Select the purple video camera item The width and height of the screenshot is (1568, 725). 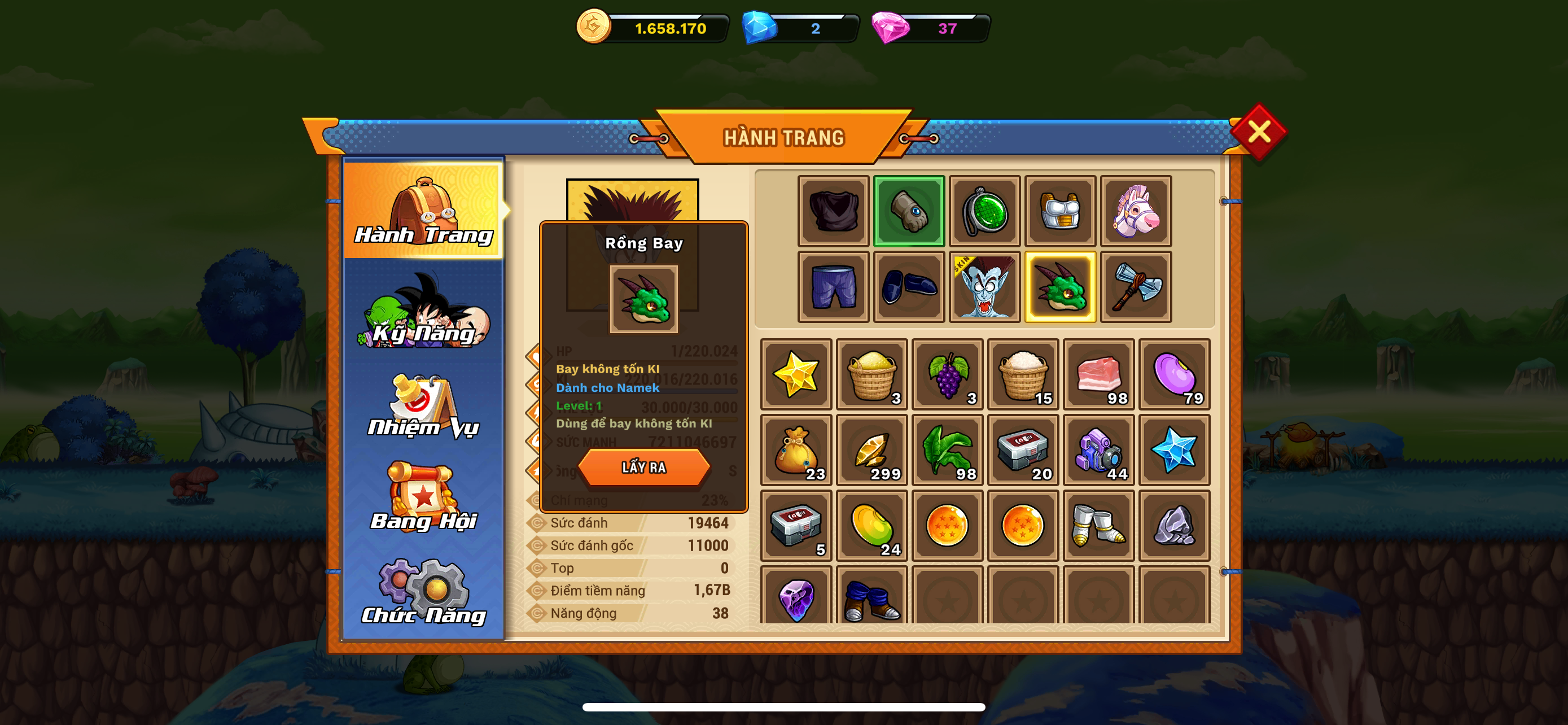coord(1098,450)
